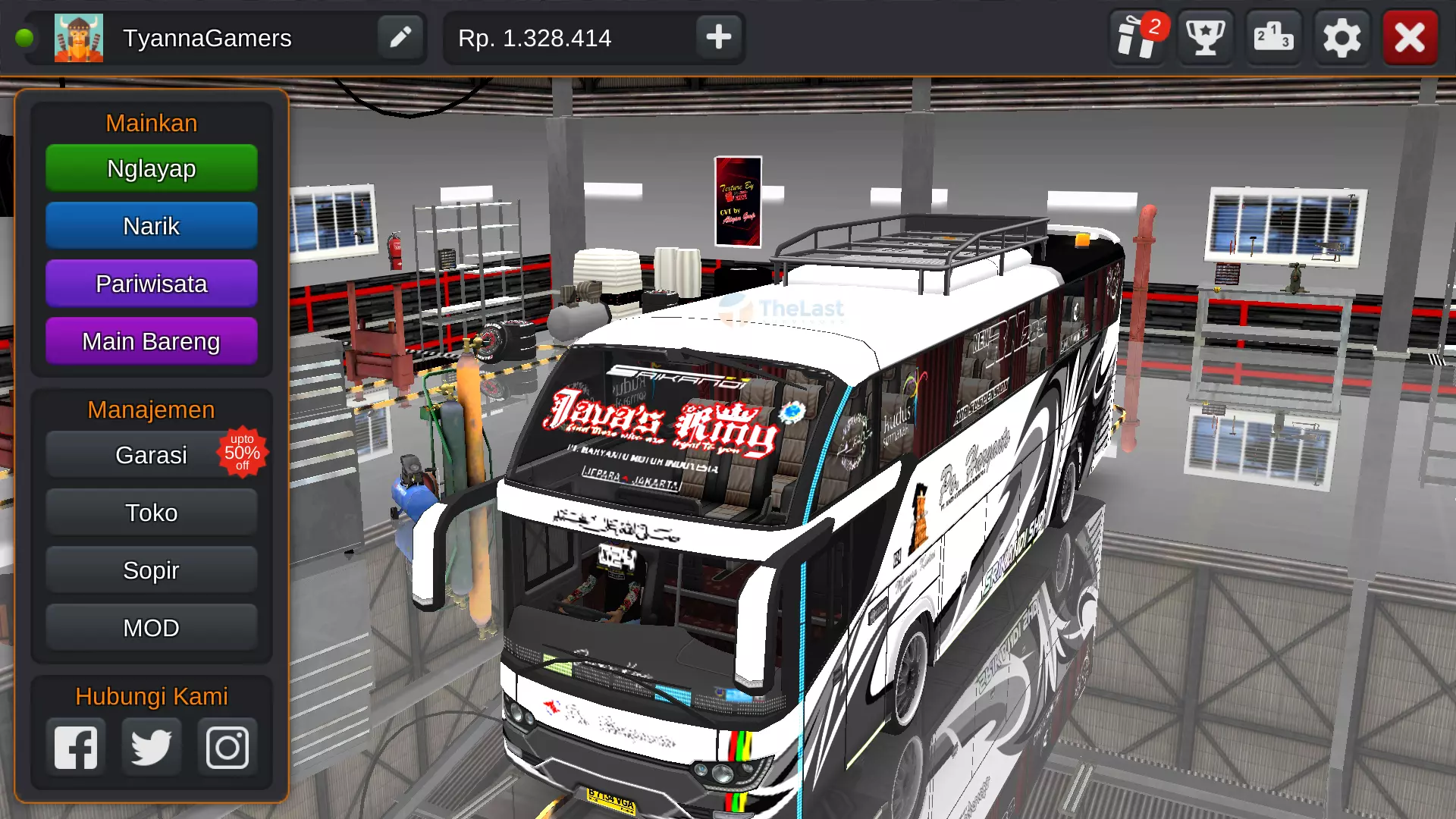Image resolution: width=1456 pixels, height=819 pixels.
Task: Open the Instagram page link
Action: pyautogui.click(x=226, y=746)
